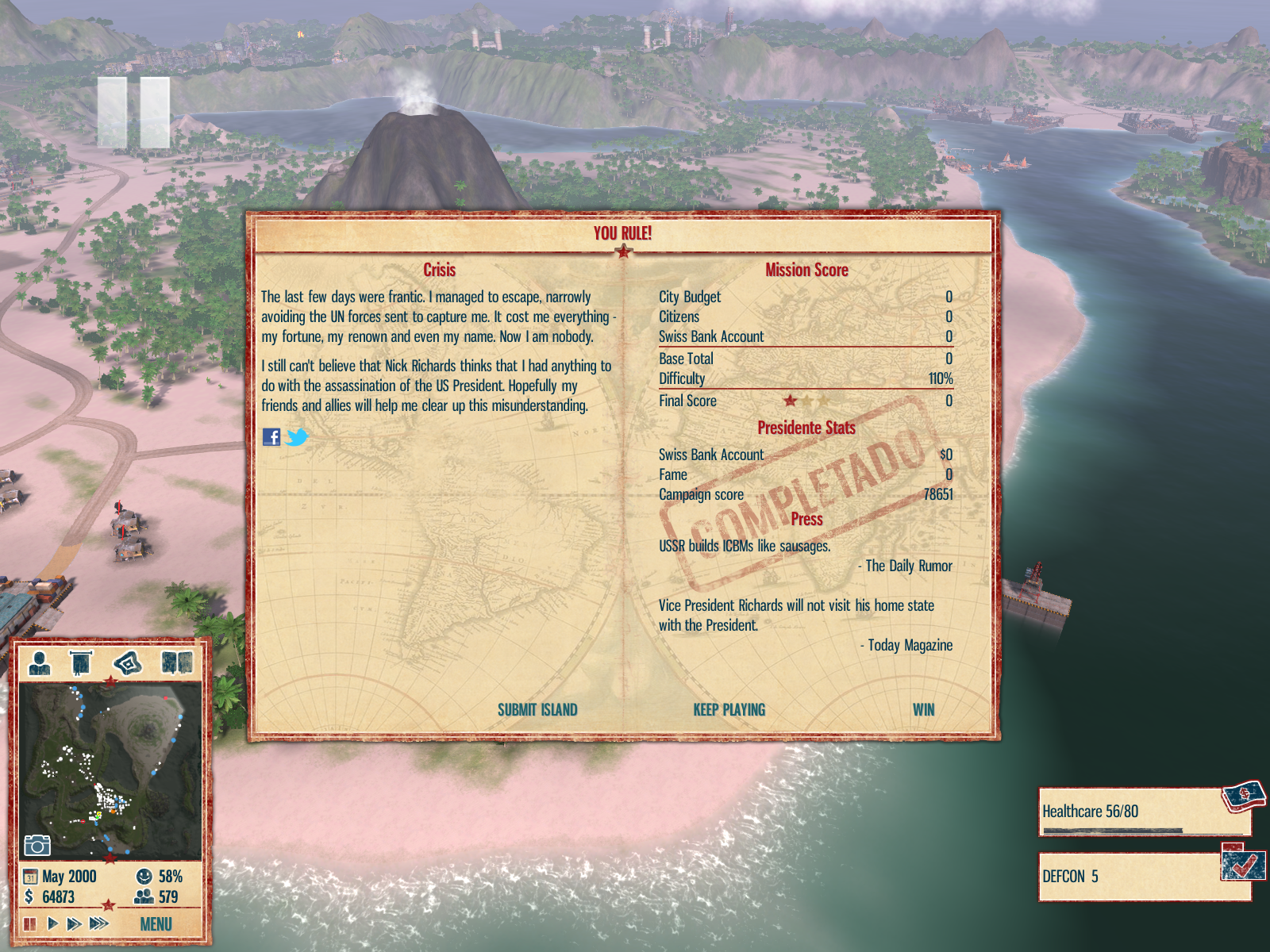The width and height of the screenshot is (1270, 952).
Task: Open the Presidente avatar person icon
Action: pos(40,662)
